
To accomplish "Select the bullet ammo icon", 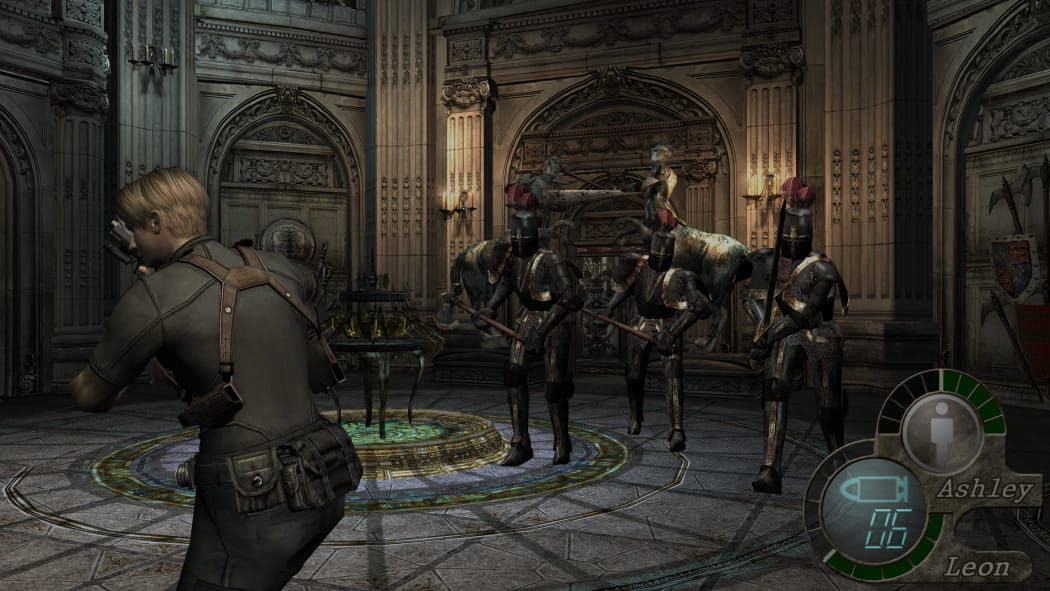I will [x=869, y=490].
